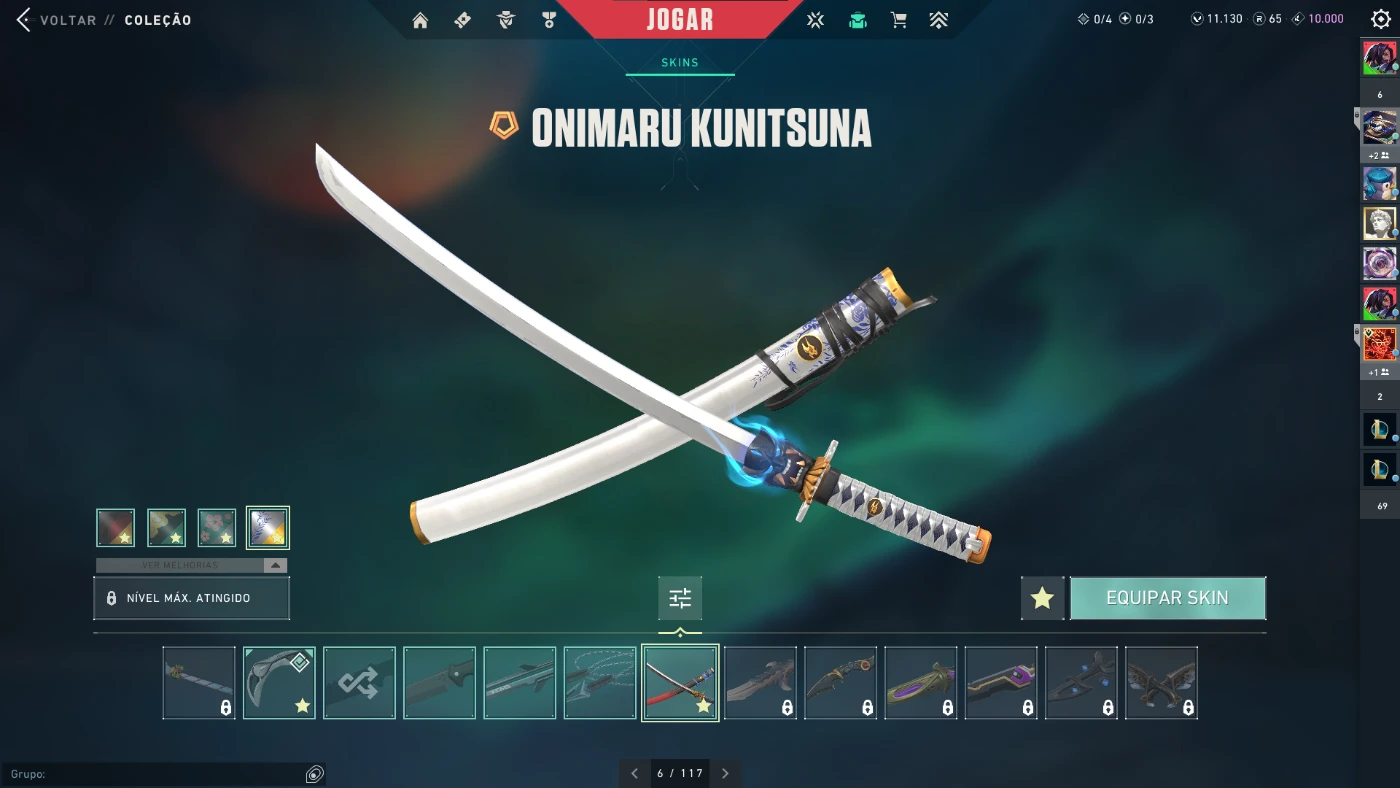Open the settings gear icon
1400x788 pixels.
coord(1381,19)
